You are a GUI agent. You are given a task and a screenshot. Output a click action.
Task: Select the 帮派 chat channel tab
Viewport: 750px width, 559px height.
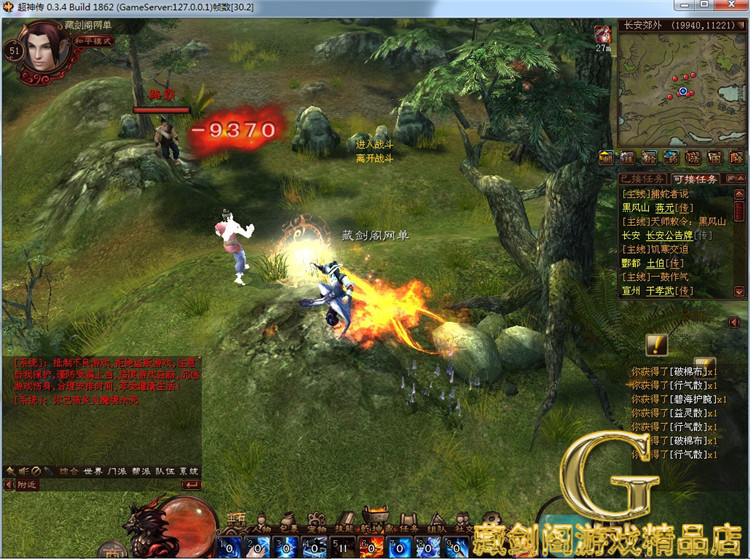coord(141,469)
